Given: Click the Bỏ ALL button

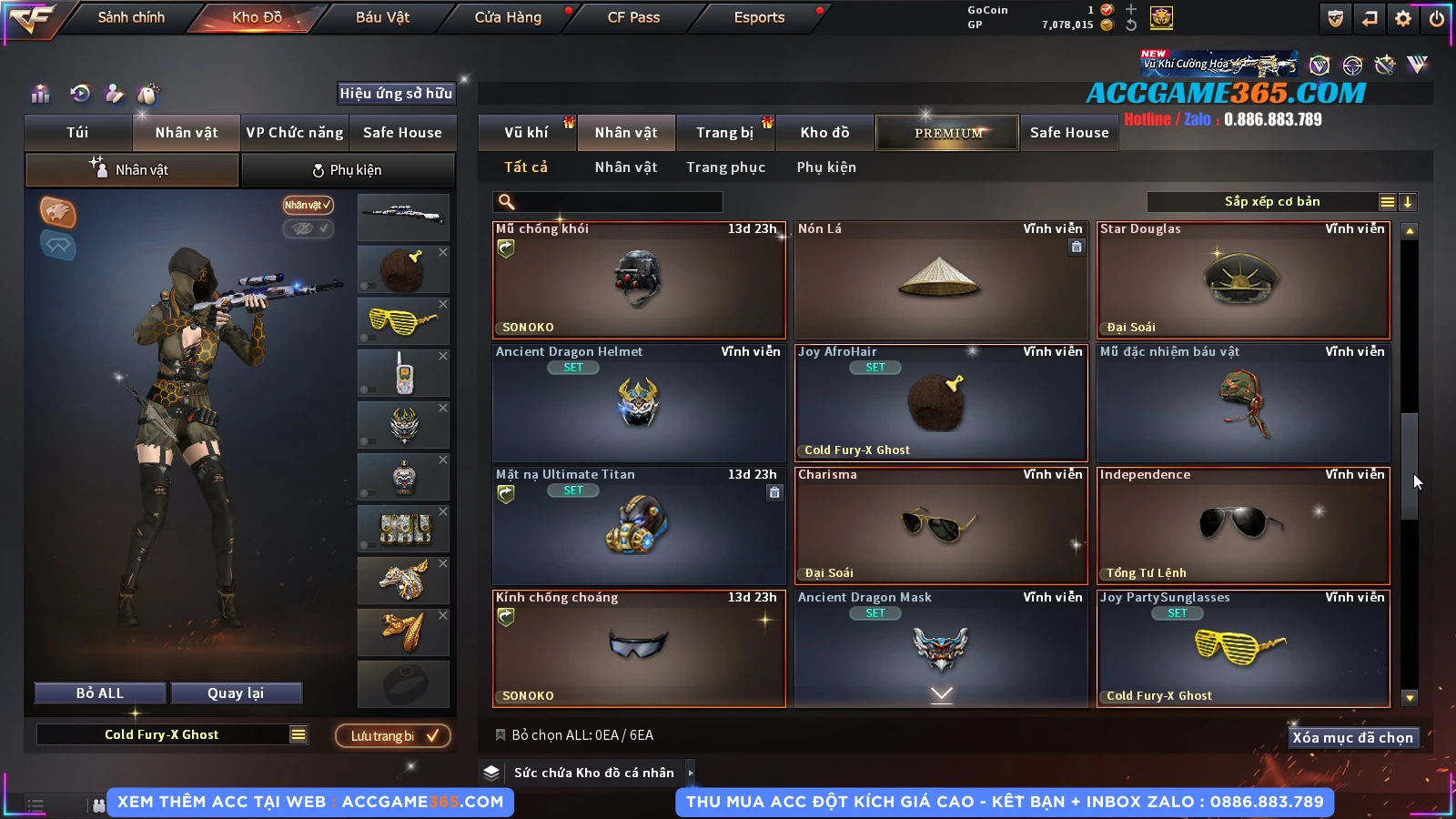Looking at the screenshot, I should [100, 693].
